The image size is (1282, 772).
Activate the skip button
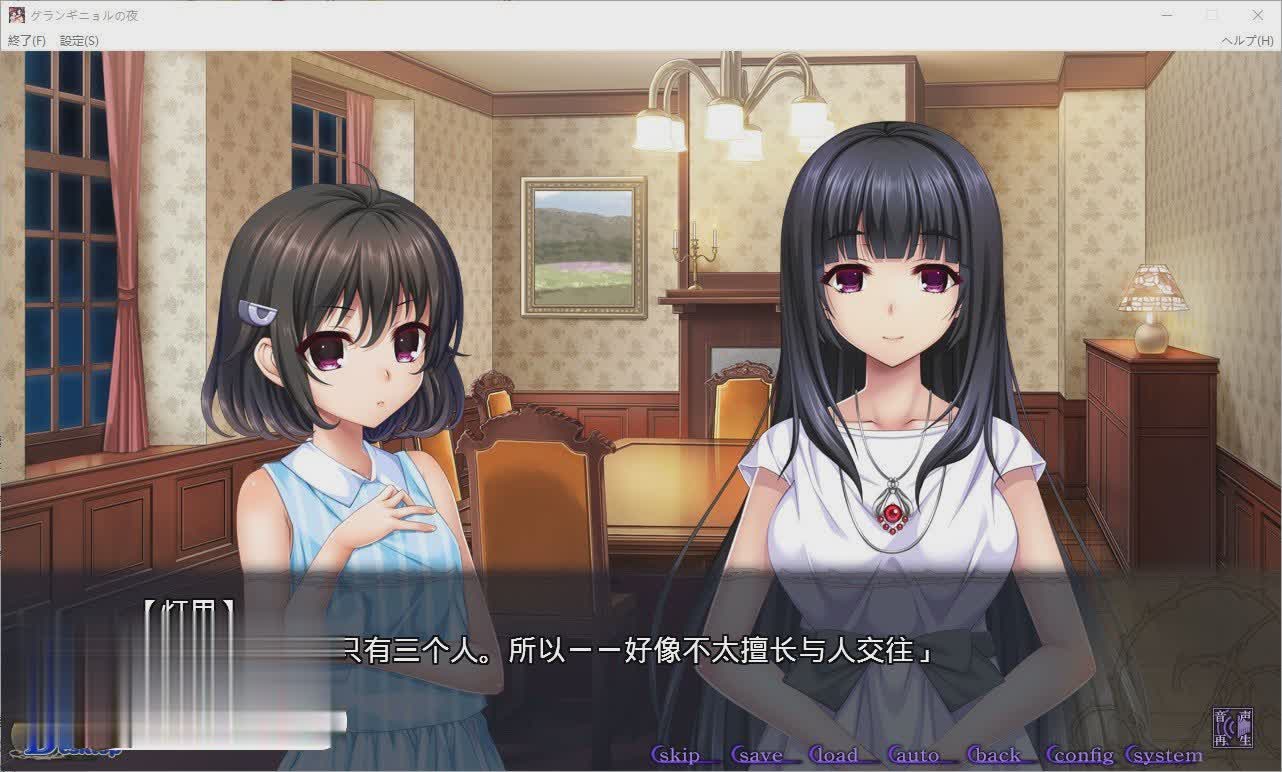coord(677,755)
